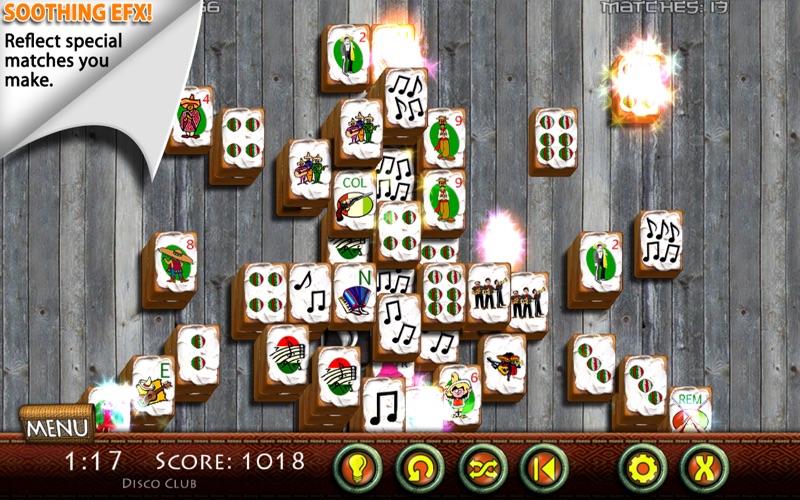Choose the guitarist tile marked E
The height and width of the screenshot is (500, 800).
pyautogui.click(x=153, y=385)
